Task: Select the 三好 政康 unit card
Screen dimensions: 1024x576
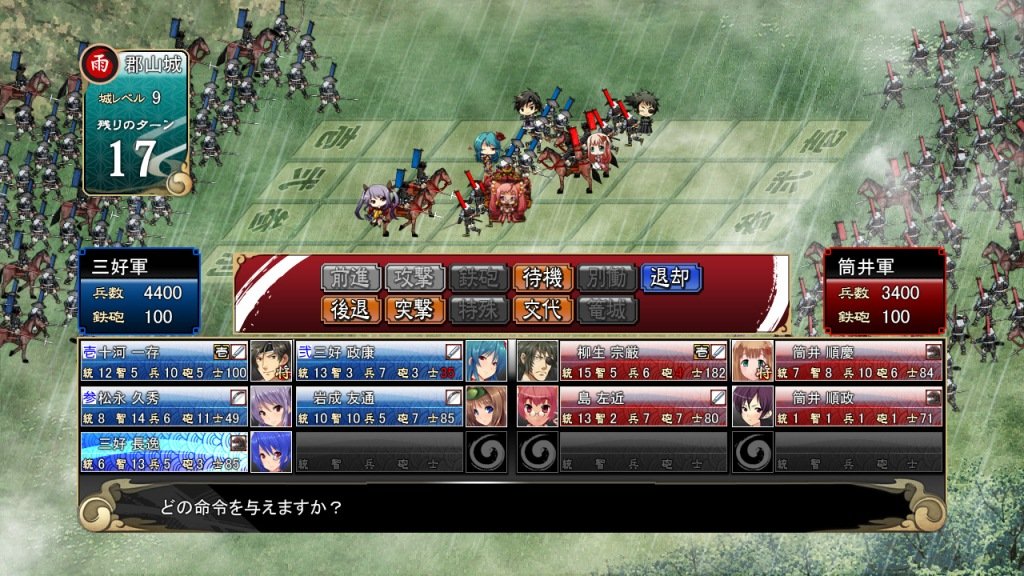Action: [x=380, y=361]
